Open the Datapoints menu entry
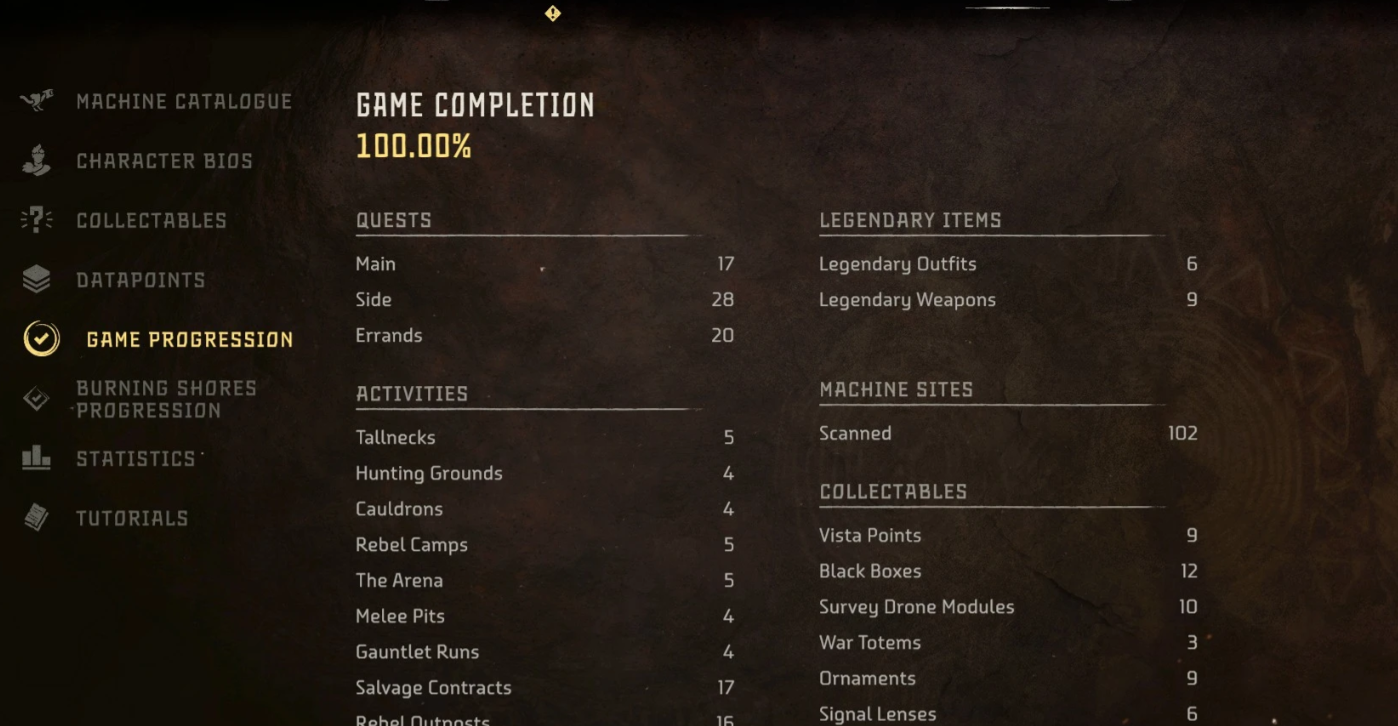This screenshot has height=726, width=1398. pyautogui.click(x=140, y=280)
